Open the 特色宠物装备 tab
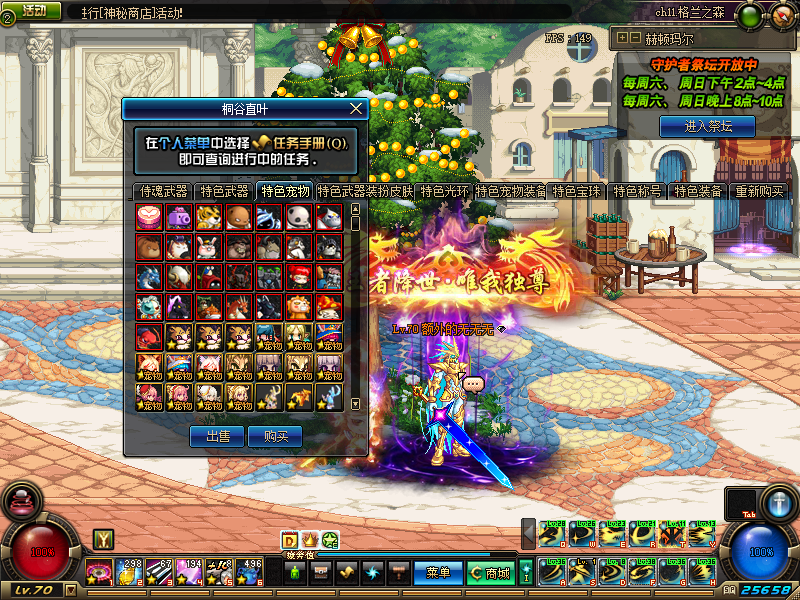This screenshot has width=800, height=600. [511, 191]
